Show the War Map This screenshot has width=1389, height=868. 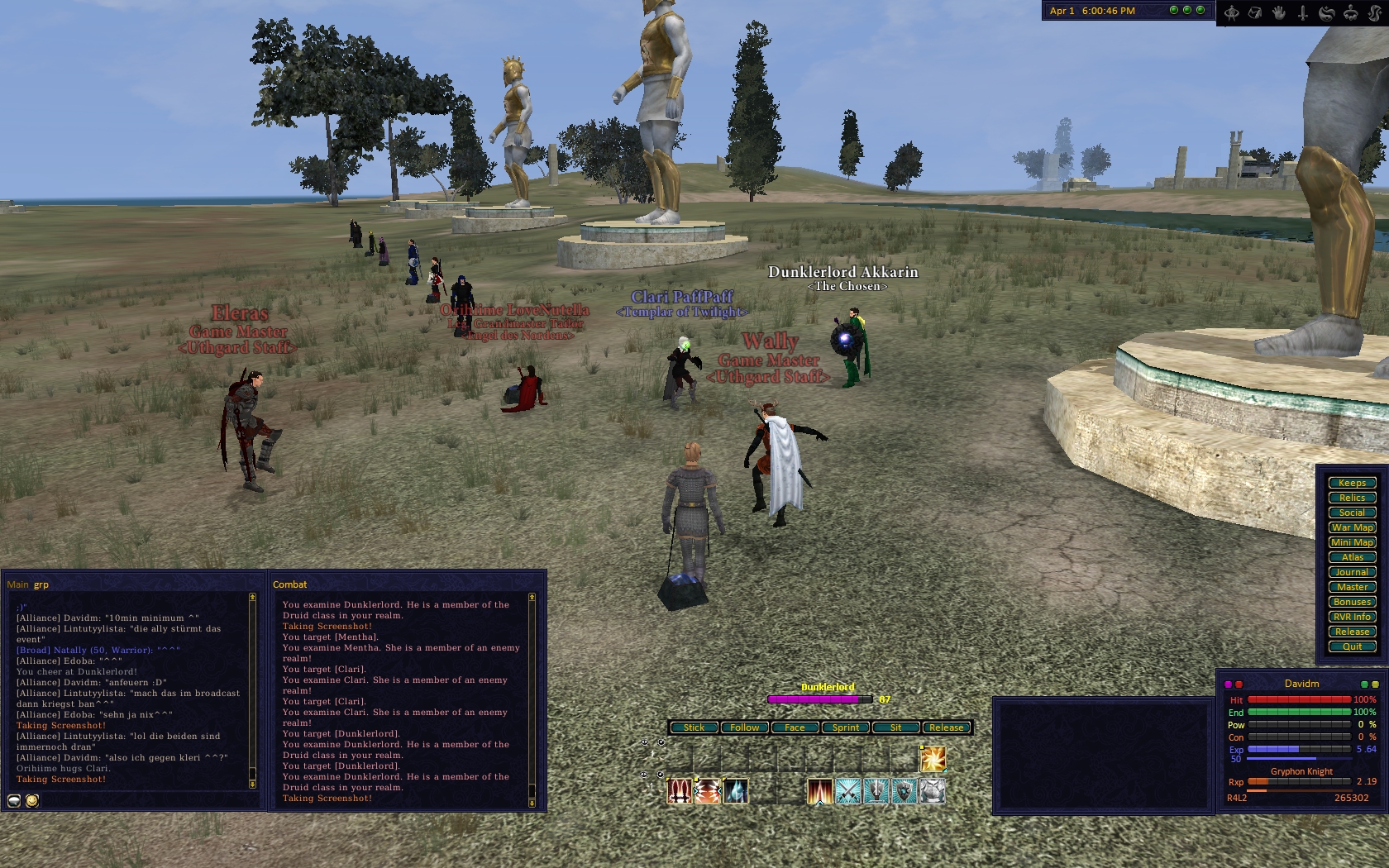[x=1352, y=527]
